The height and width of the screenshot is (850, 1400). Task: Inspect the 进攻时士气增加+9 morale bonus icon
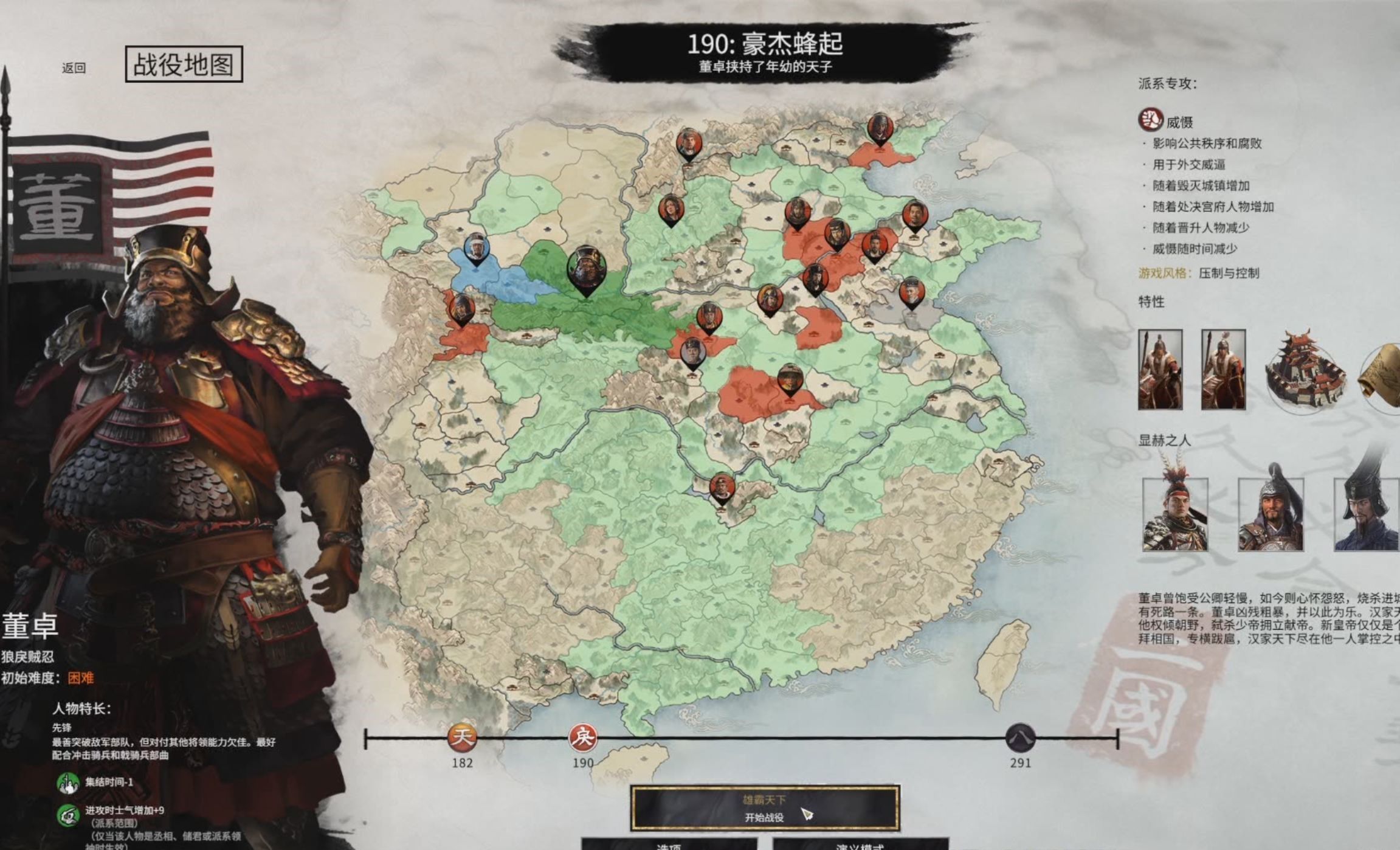68,815
